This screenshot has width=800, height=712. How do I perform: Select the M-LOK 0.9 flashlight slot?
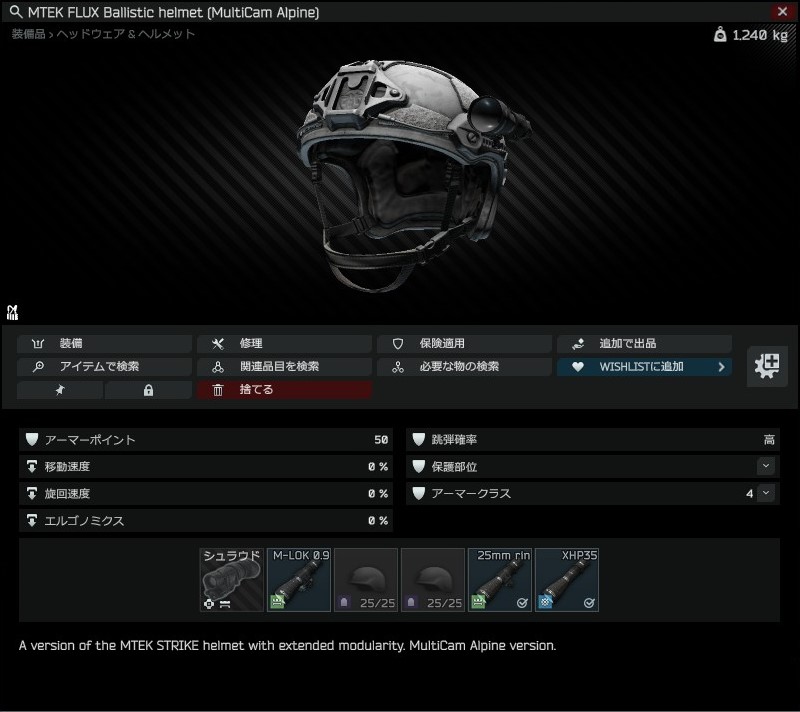(298, 580)
